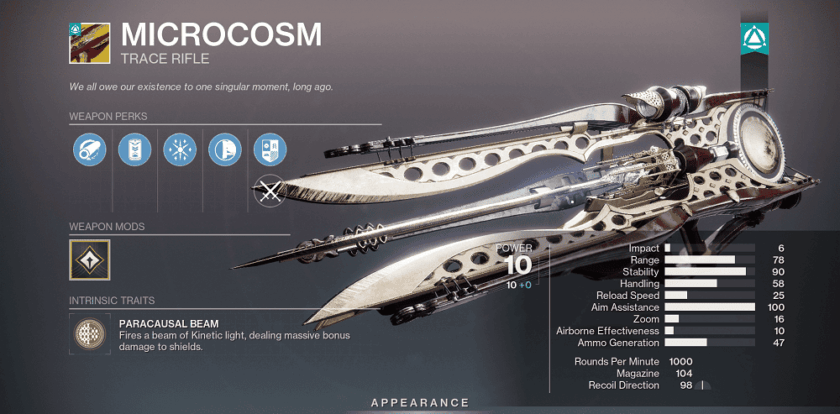The width and height of the screenshot is (840, 414).
Task: Select the starburst trait perk icon
Action: coord(178,149)
